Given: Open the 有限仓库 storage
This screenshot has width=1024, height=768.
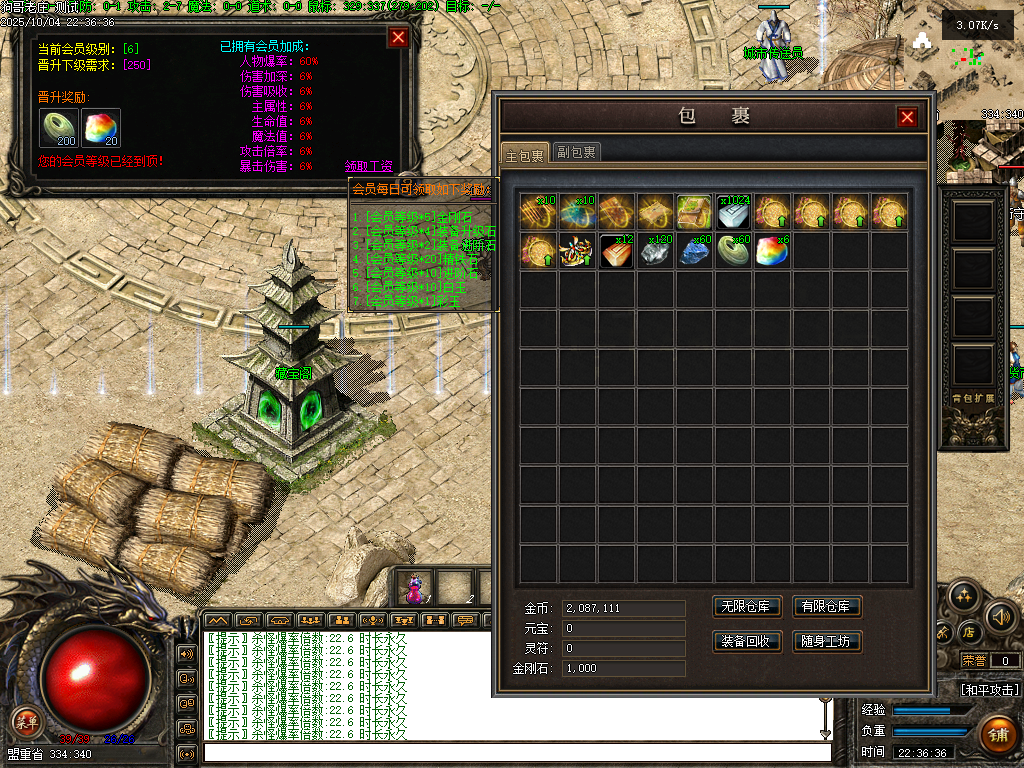Looking at the screenshot, I should (827, 607).
